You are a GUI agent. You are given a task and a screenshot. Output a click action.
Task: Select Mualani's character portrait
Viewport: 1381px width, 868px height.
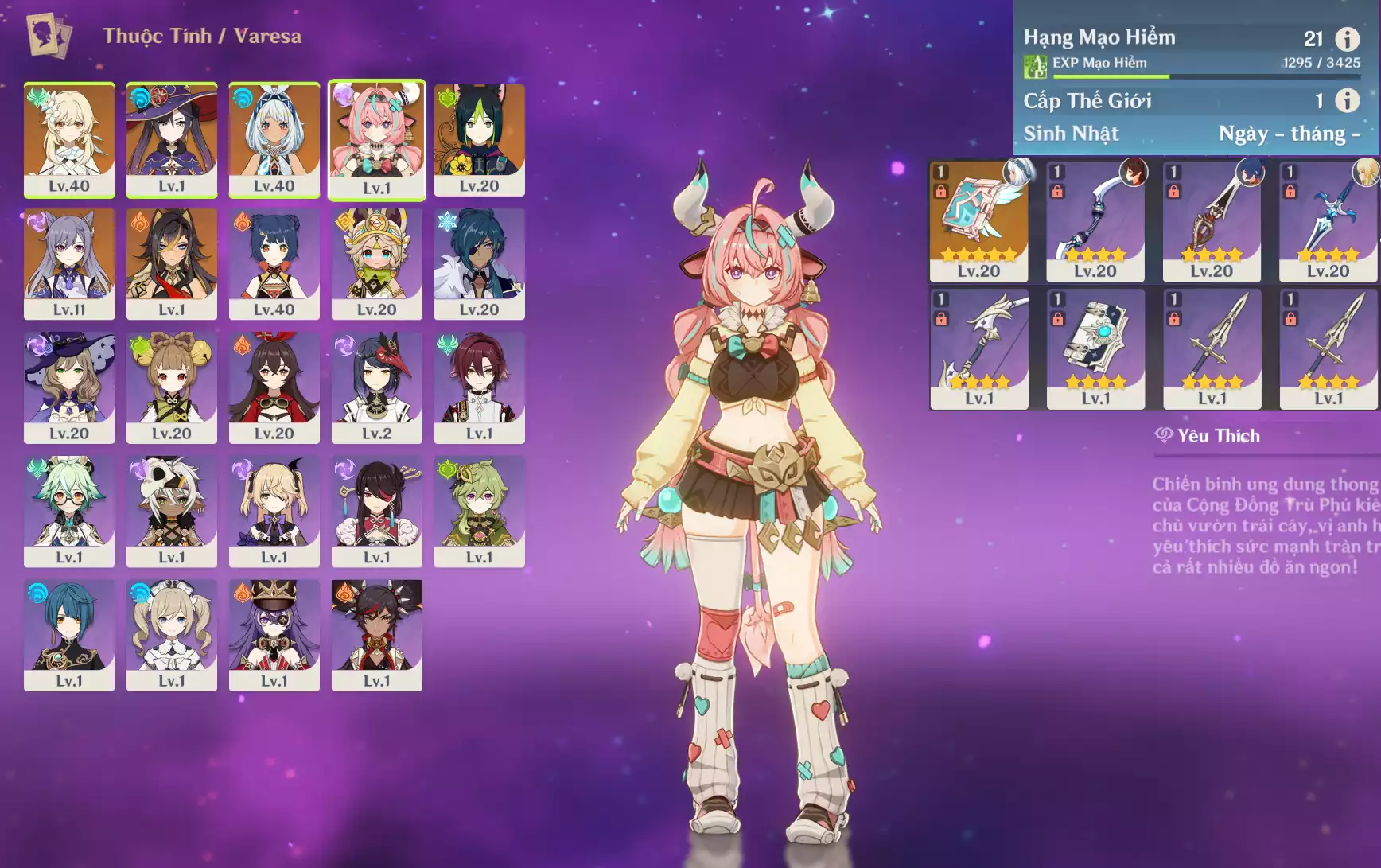(274, 139)
